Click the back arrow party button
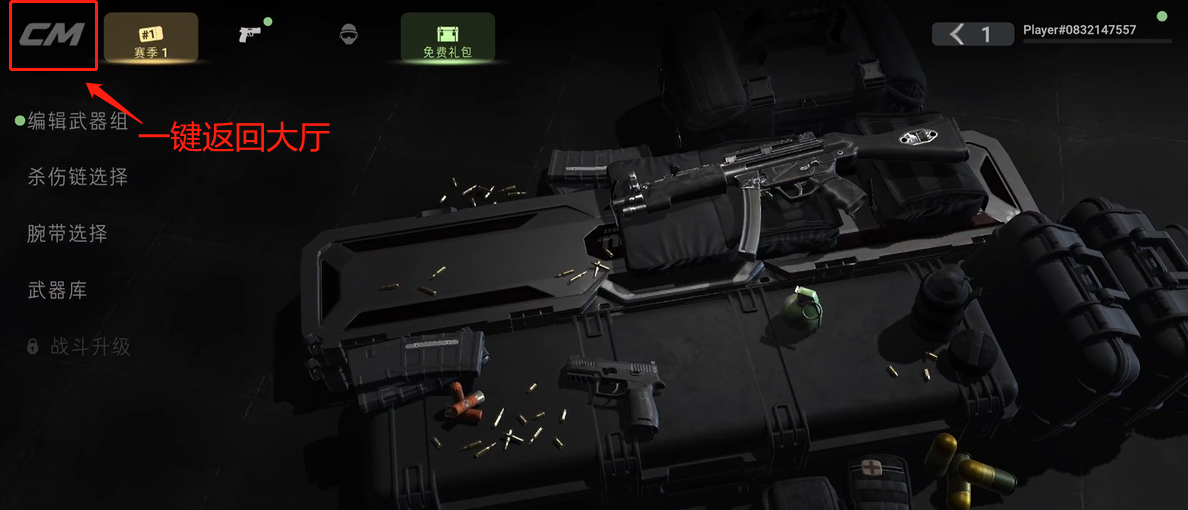The width and height of the screenshot is (1188, 510). pyautogui.click(x=972, y=35)
